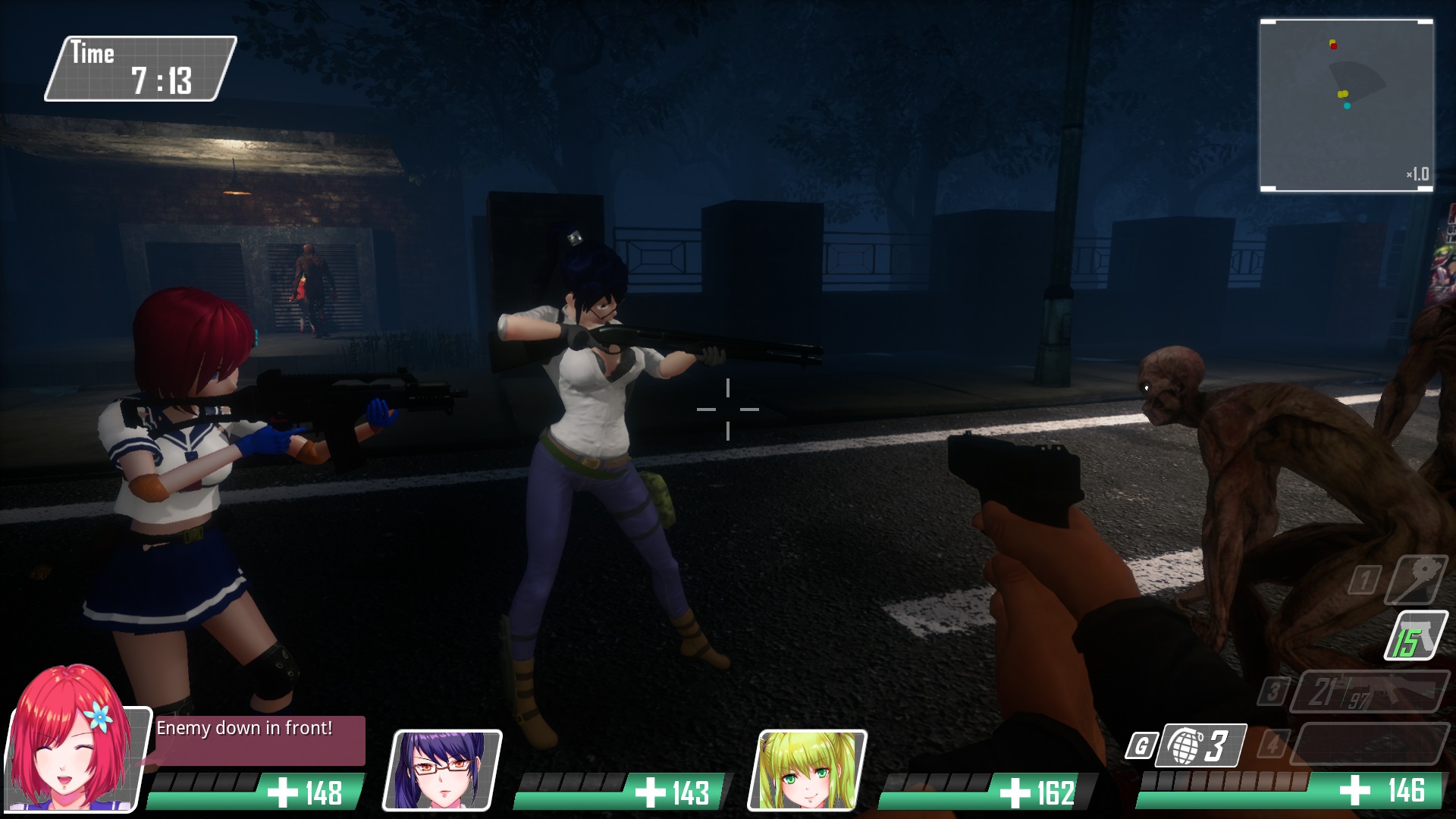Select the spiked mace melee weapon slot
The width and height of the screenshot is (1456, 819).
coord(1415,579)
